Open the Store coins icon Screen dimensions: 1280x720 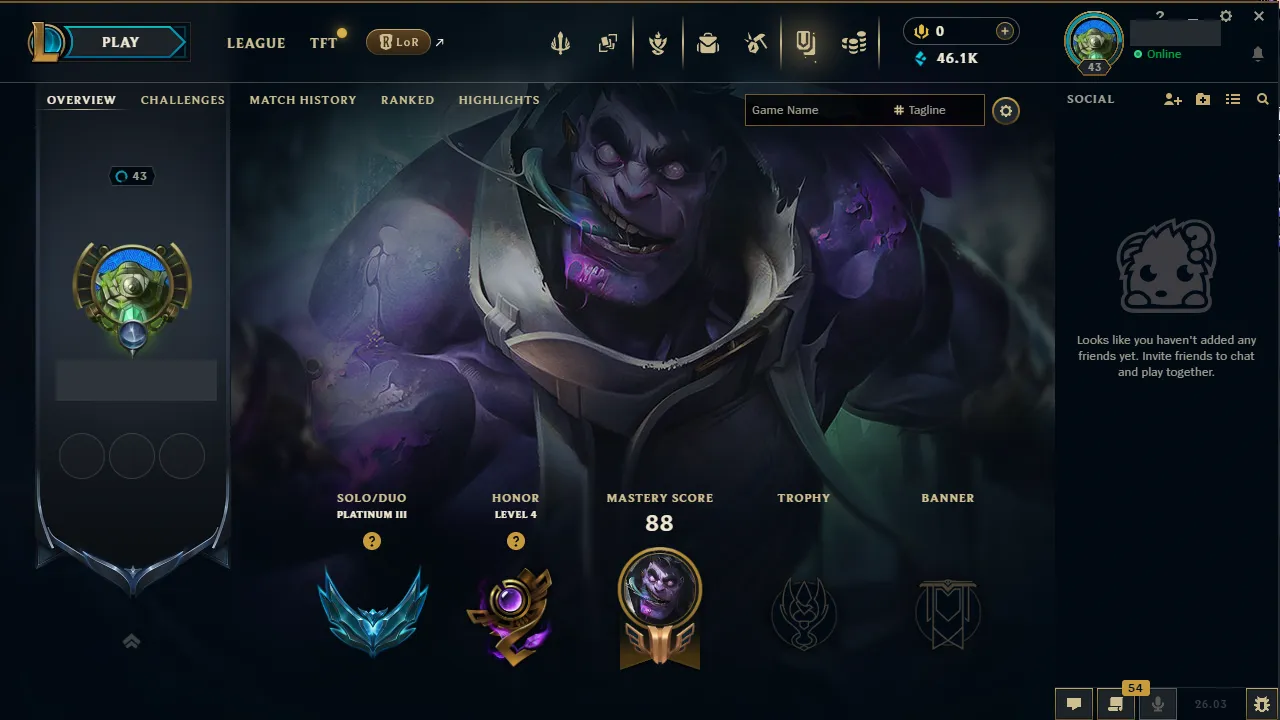(x=855, y=42)
